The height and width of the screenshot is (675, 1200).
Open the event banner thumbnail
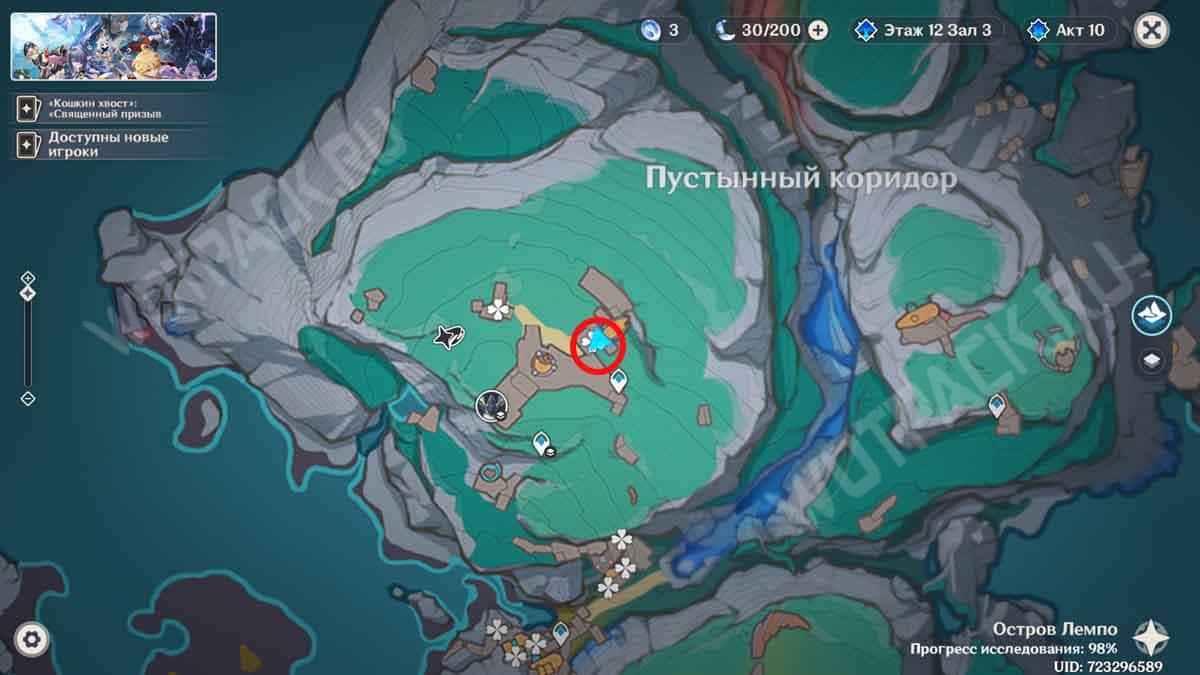[x=114, y=47]
